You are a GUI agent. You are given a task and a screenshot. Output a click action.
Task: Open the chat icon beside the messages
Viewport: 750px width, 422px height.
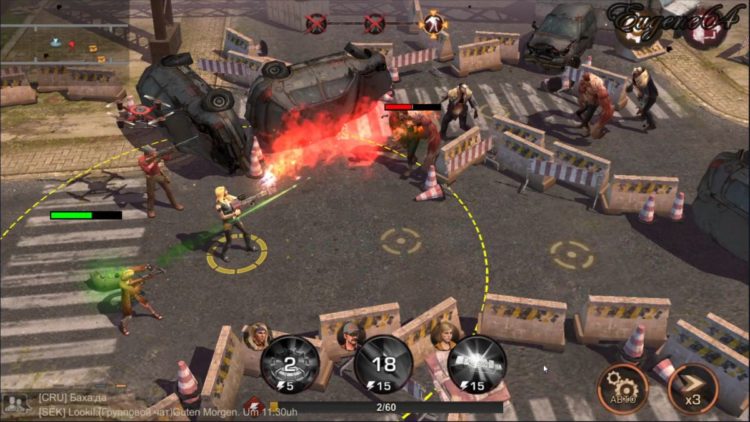click(15, 403)
